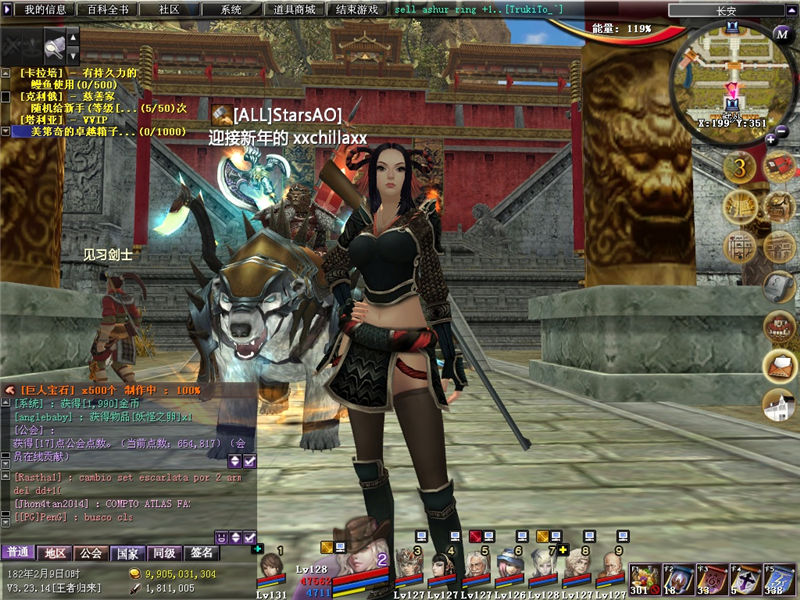Viewport: 800px width, 600px height.
Task: Switch to the 公会 guild chat tab
Action: pos(90,552)
